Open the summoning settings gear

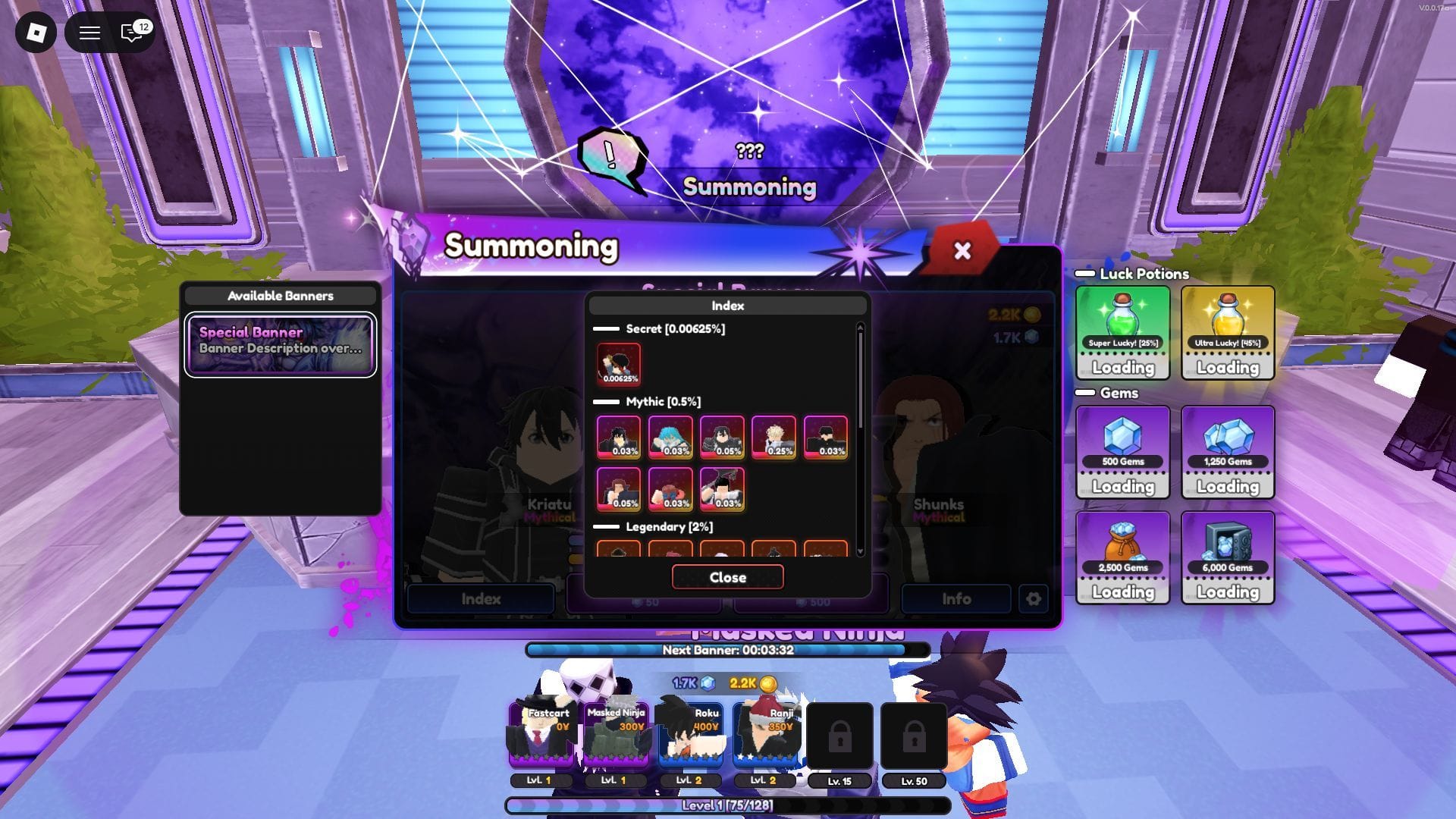point(1033,598)
